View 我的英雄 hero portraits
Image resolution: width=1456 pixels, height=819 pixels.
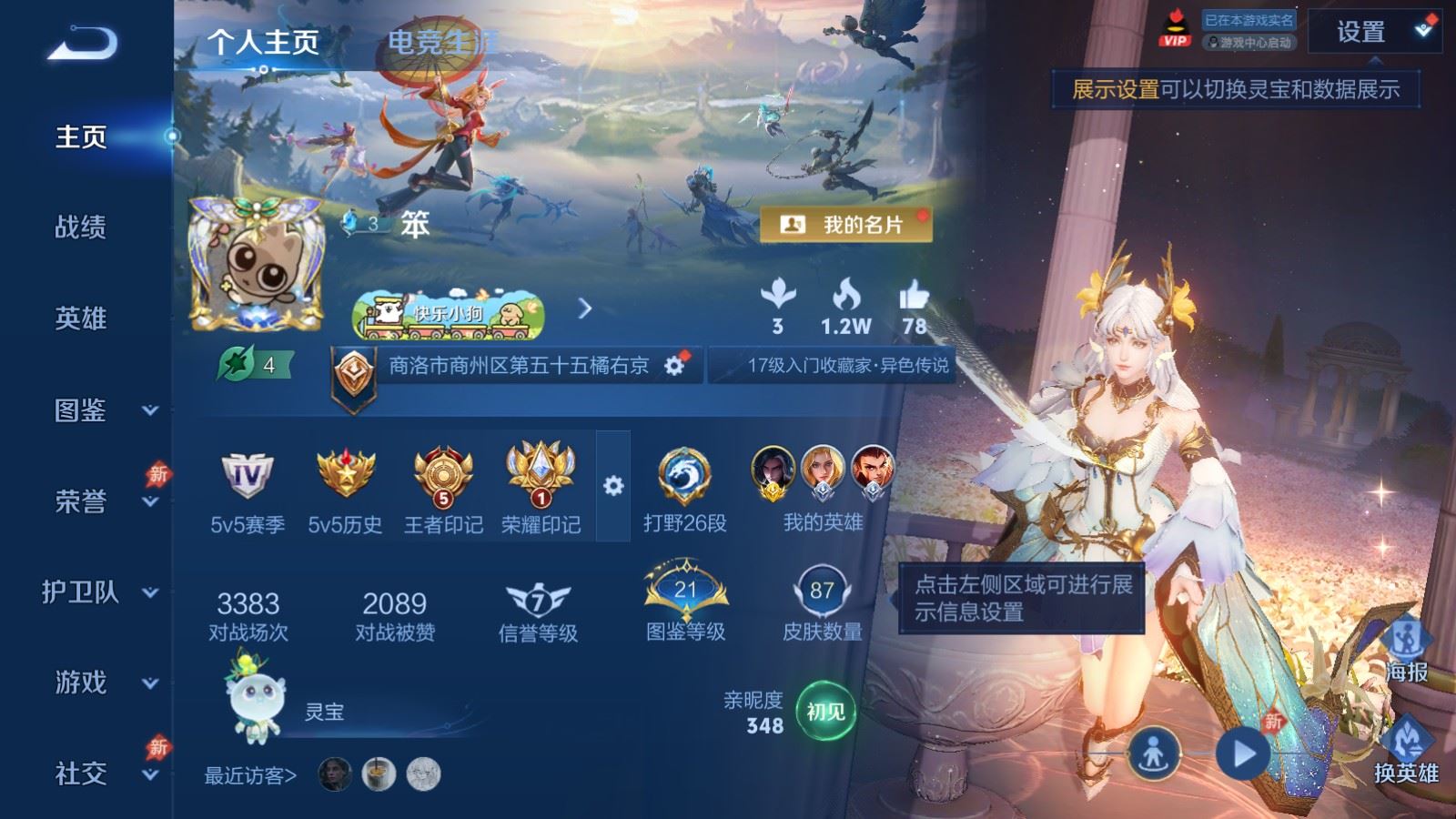click(x=823, y=489)
